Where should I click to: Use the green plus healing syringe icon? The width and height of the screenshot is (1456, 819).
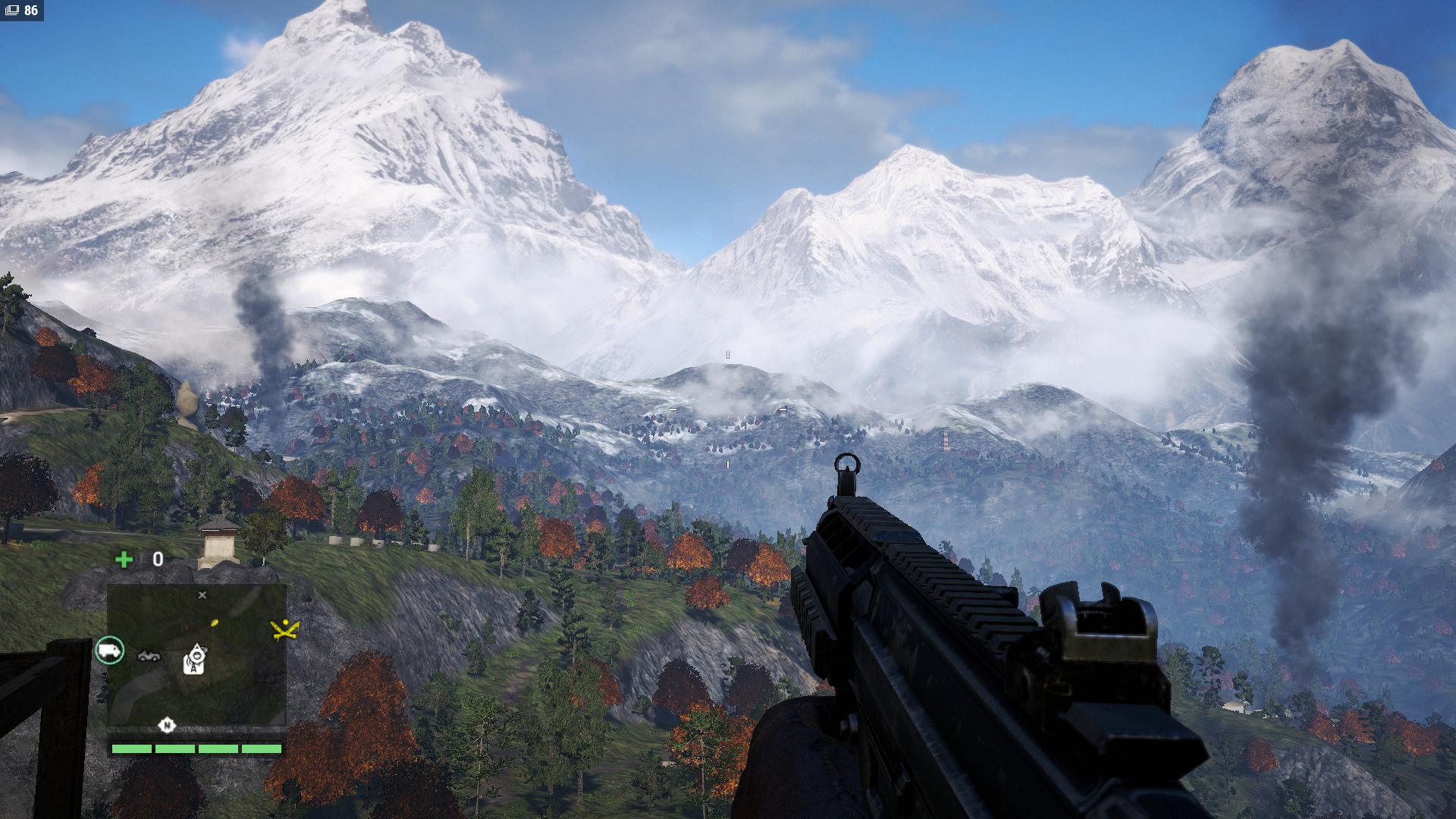click(124, 560)
